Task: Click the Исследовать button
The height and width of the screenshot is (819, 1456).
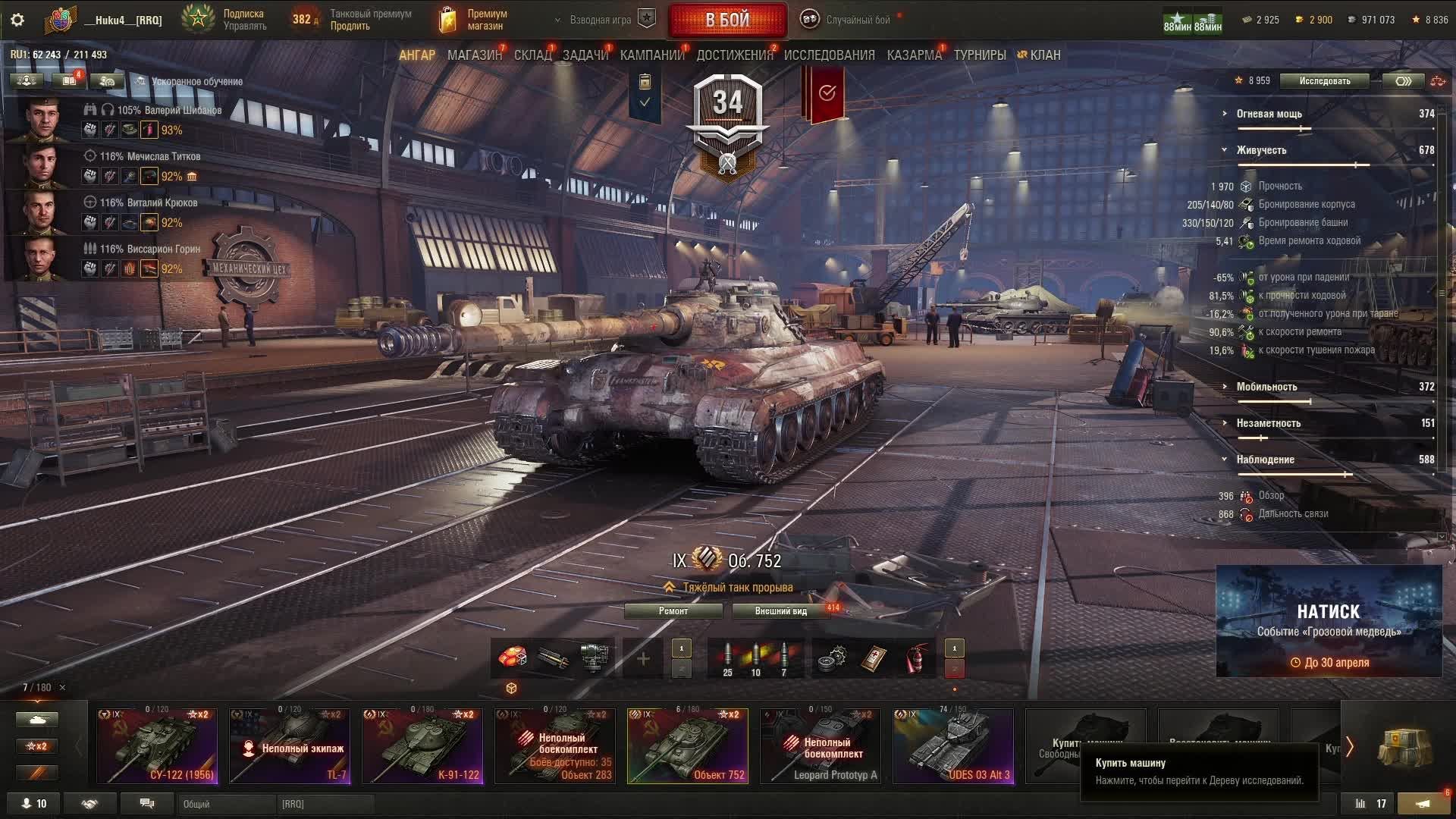Action: point(1324,81)
